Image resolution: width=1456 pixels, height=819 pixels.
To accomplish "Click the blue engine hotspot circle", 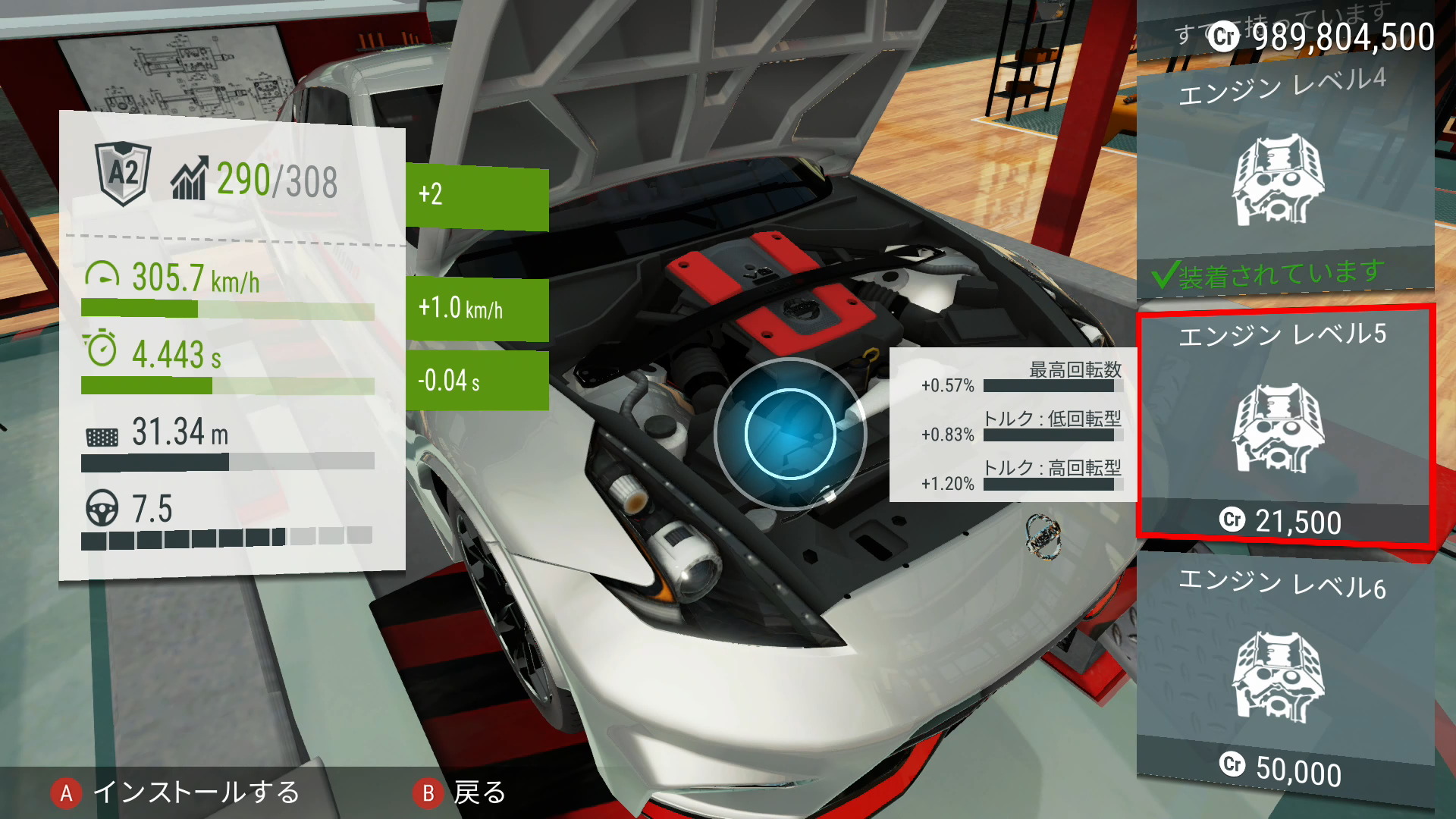I will tap(789, 434).
